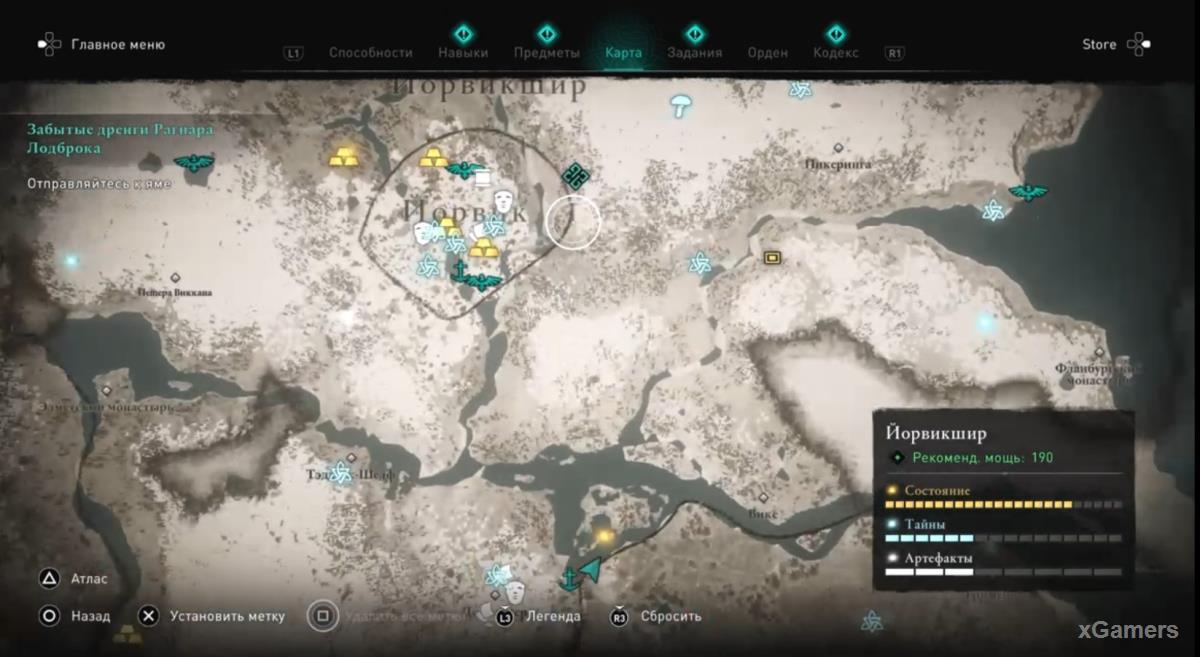Open the Легенда map legend
This screenshot has width=1200, height=657.
(x=552, y=616)
